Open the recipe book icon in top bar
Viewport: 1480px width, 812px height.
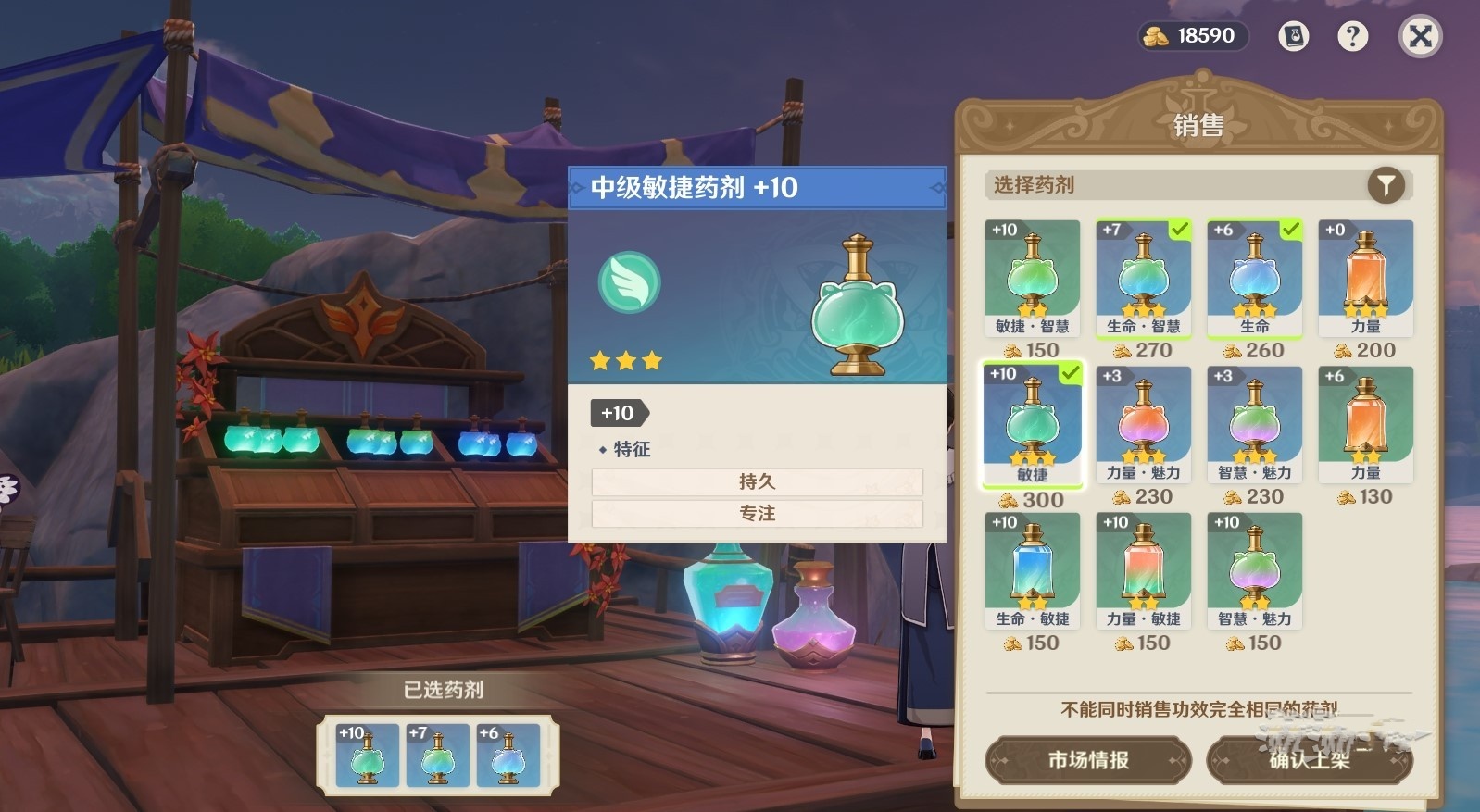tap(1293, 36)
